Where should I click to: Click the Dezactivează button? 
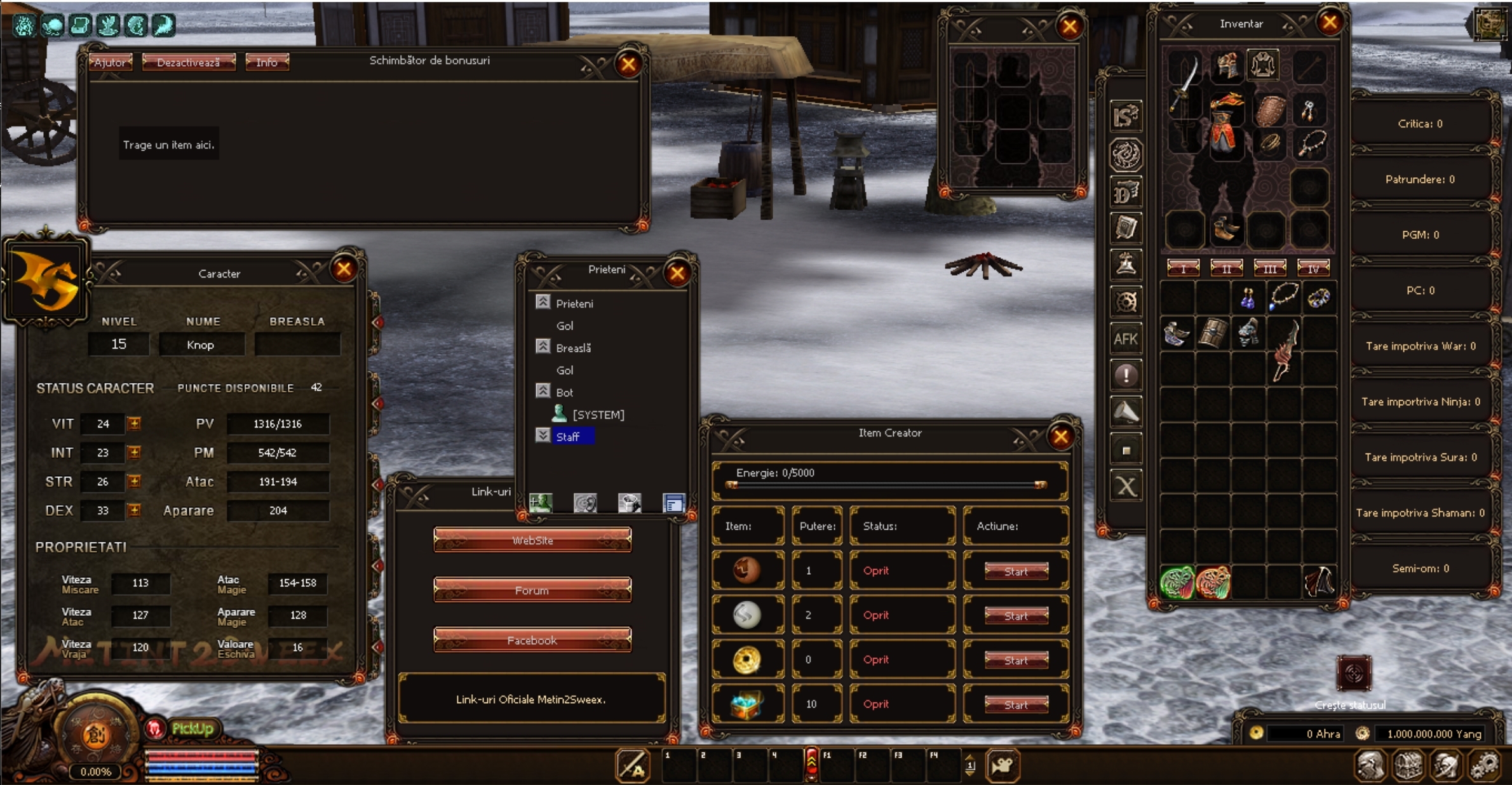click(188, 62)
